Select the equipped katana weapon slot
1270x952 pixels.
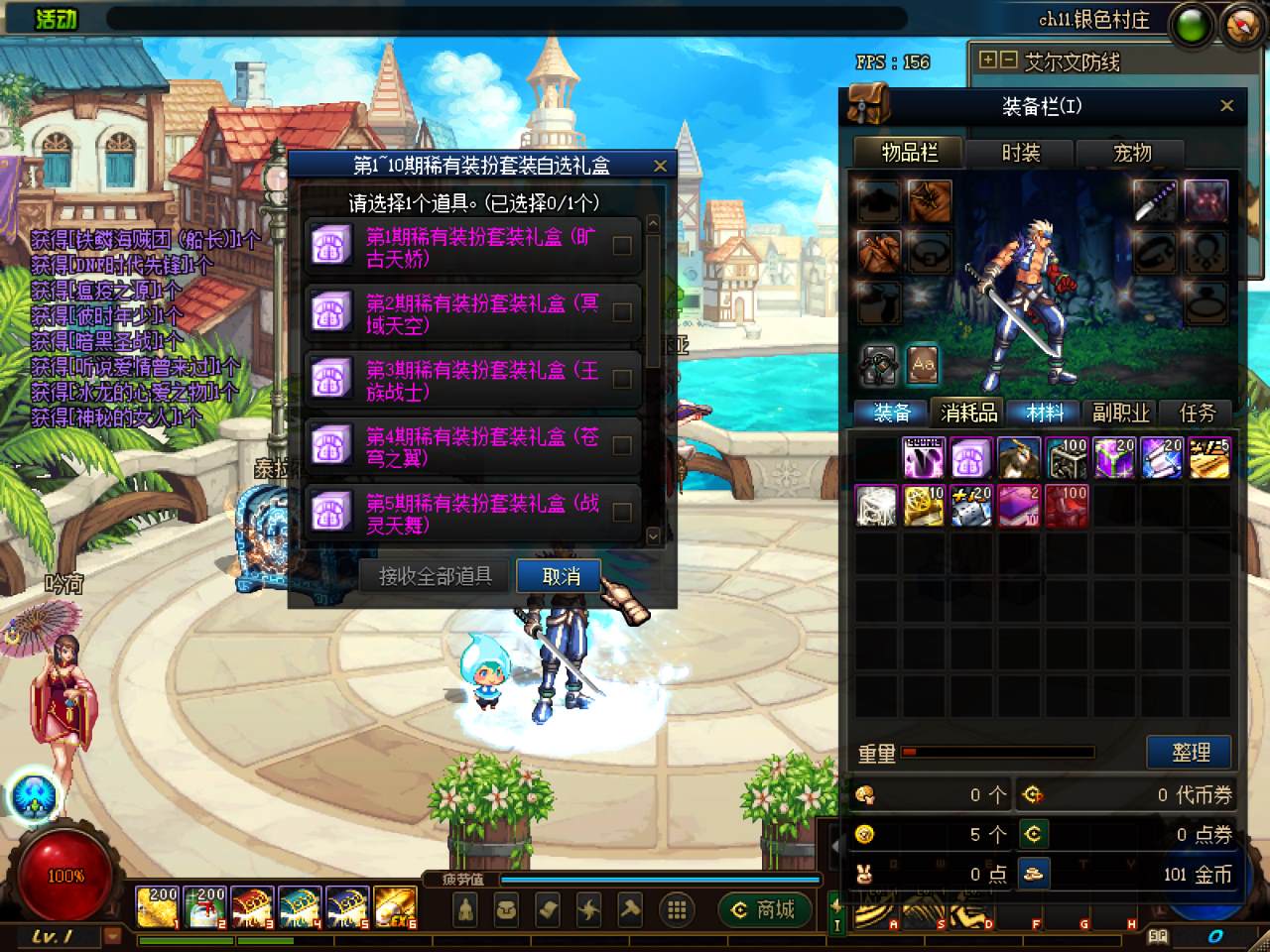pyautogui.click(x=1156, y=200)
